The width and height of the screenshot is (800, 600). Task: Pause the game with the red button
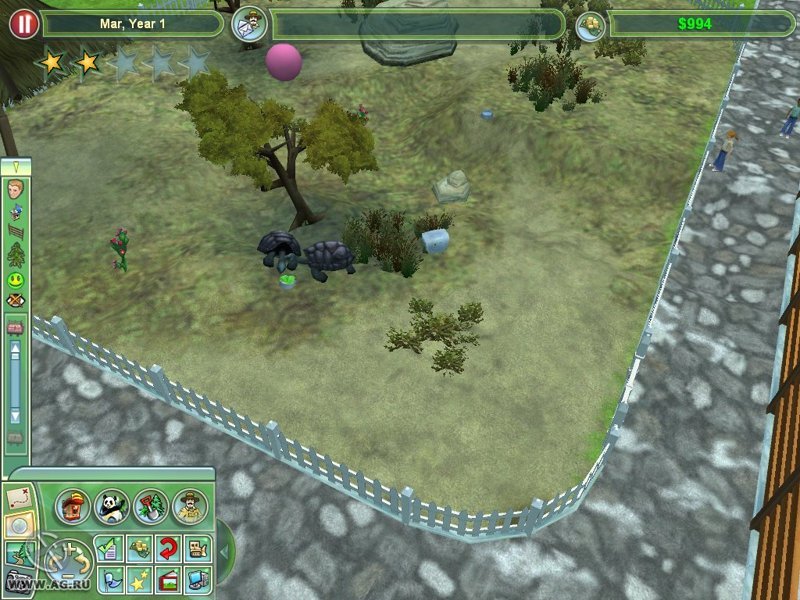point(23,23)
